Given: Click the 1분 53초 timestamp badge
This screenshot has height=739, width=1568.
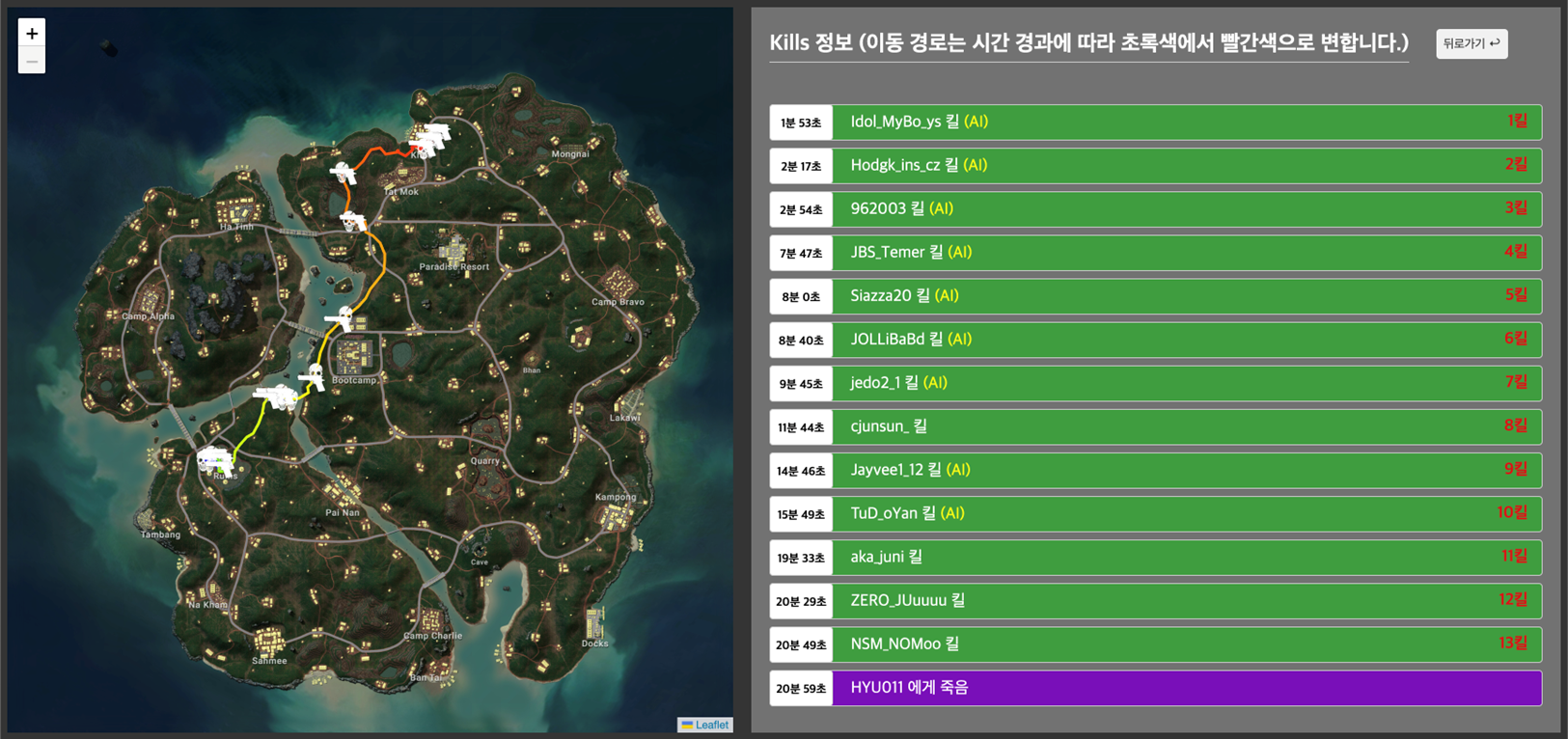Looking at the screenshot, I should pos(801,122).
